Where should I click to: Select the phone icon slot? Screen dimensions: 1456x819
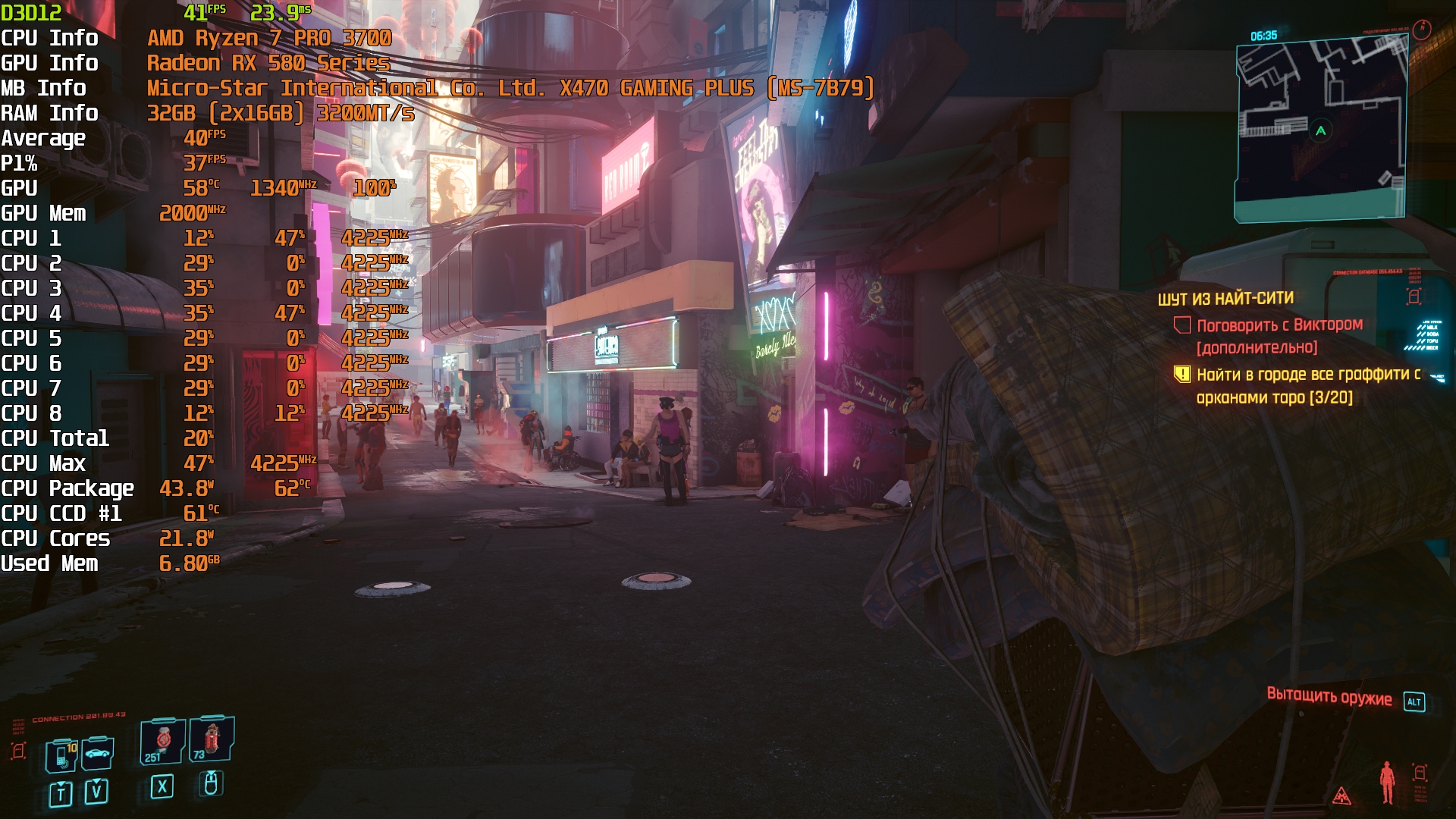tap(62, 755)
